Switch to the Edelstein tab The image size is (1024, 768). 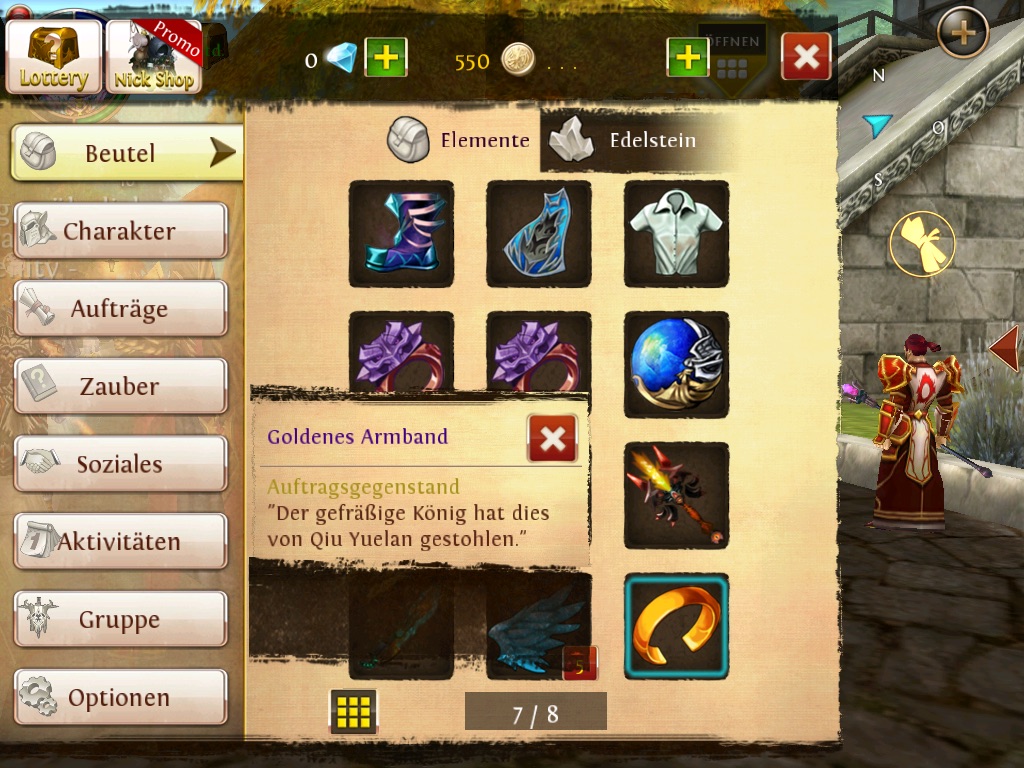click(628, 140)
